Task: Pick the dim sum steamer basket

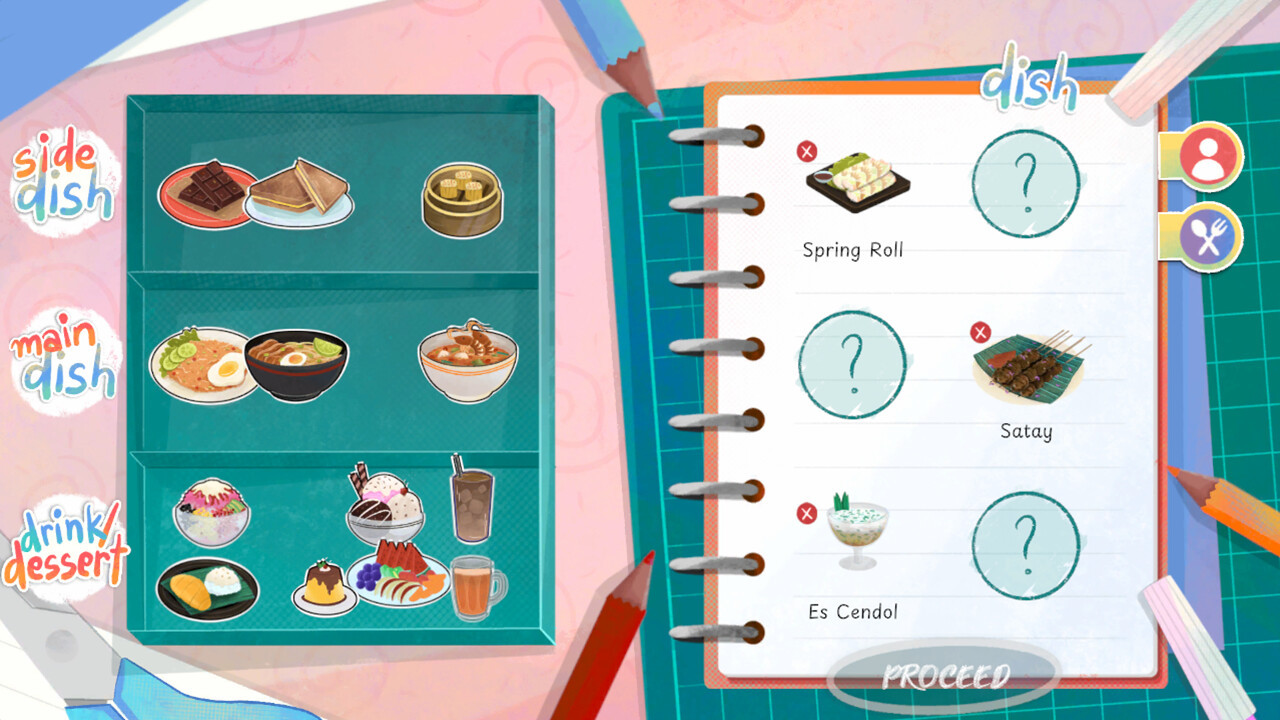Action: tap(461, 199)
